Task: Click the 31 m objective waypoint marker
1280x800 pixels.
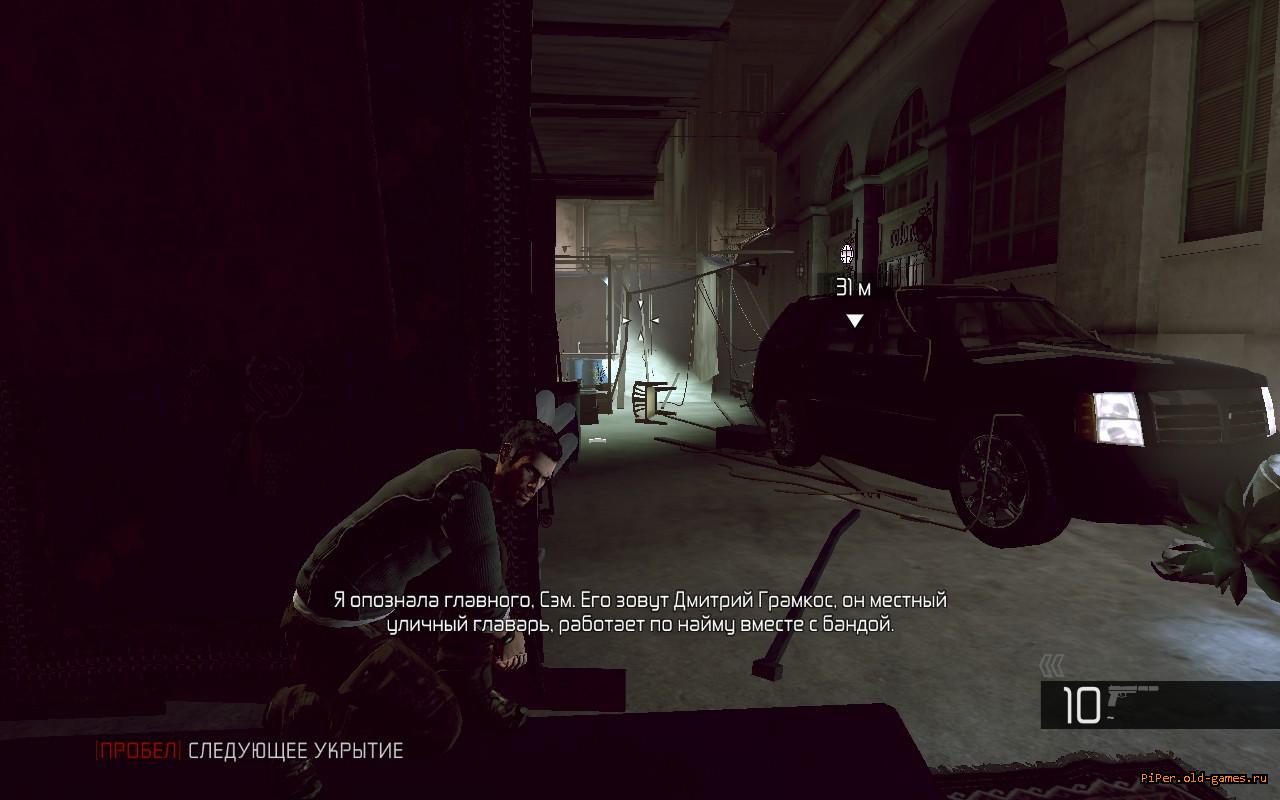Action: tap(854, 320)
